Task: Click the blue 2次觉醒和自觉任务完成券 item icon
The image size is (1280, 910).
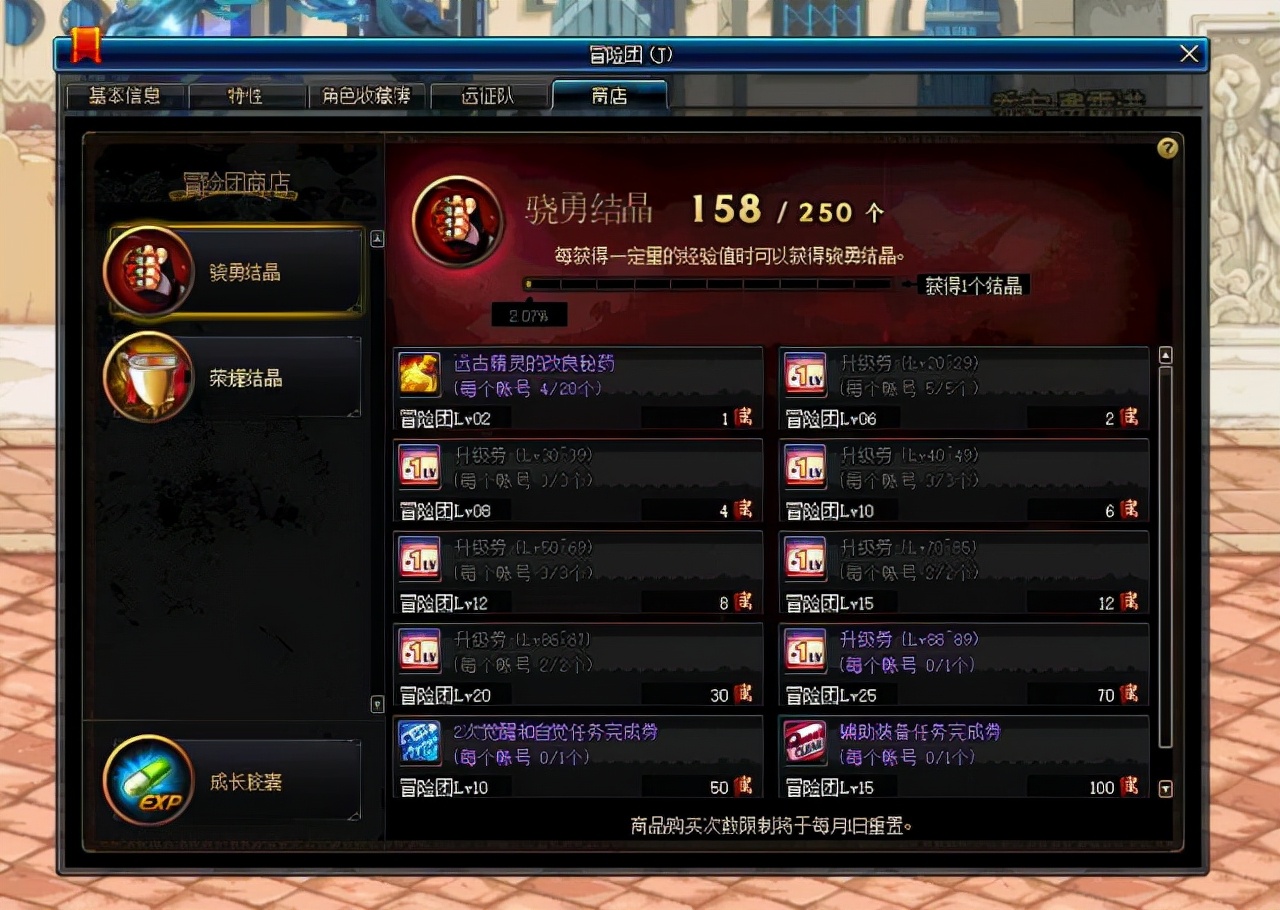Action: point(419,744)
